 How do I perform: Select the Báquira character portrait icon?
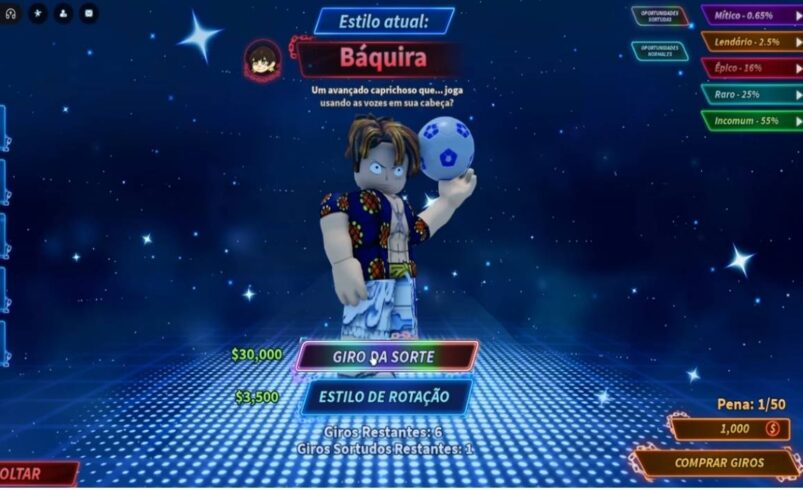(x=262, y=59)
